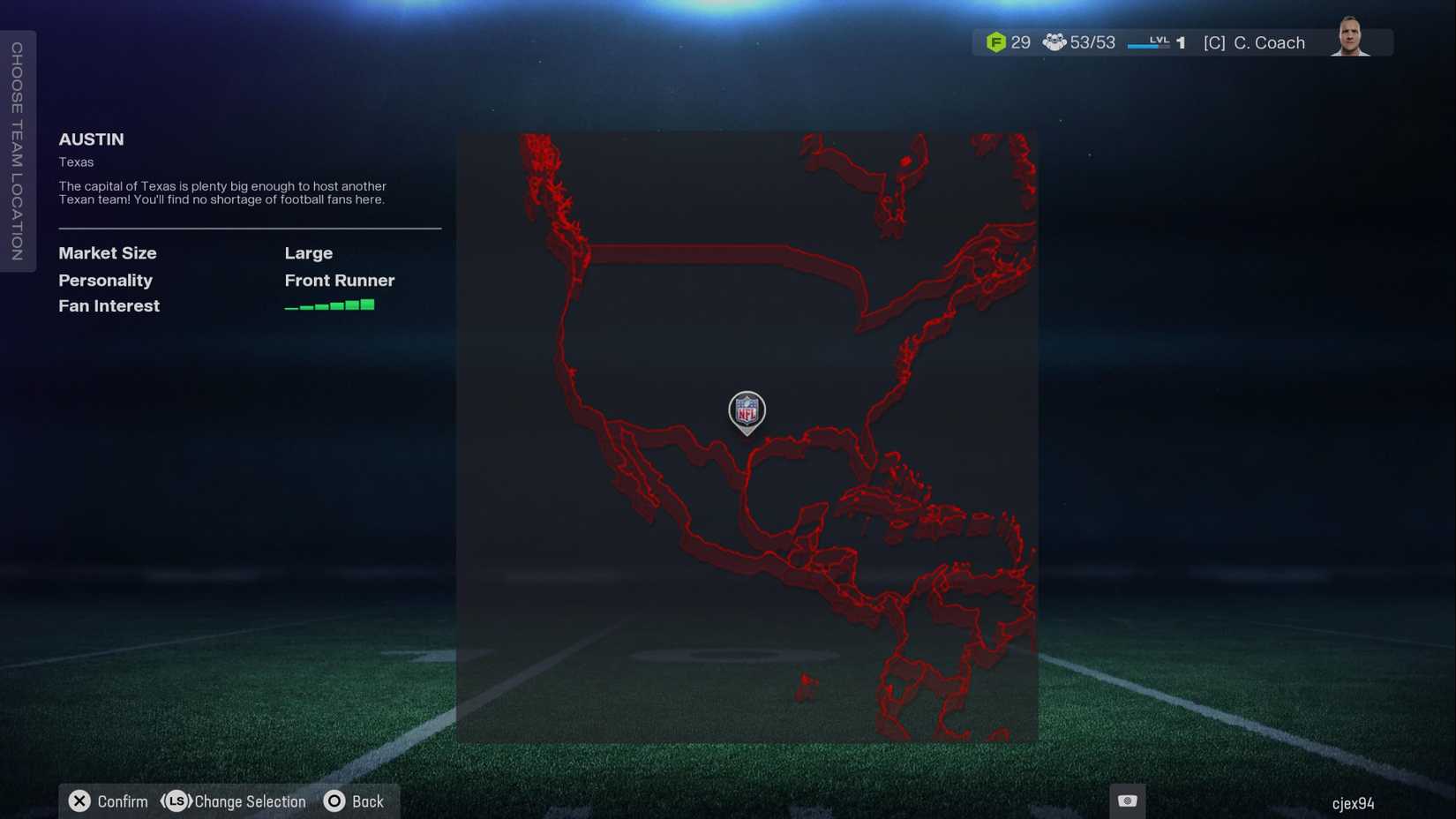Toggle Texas as your team location

point(76,162)
